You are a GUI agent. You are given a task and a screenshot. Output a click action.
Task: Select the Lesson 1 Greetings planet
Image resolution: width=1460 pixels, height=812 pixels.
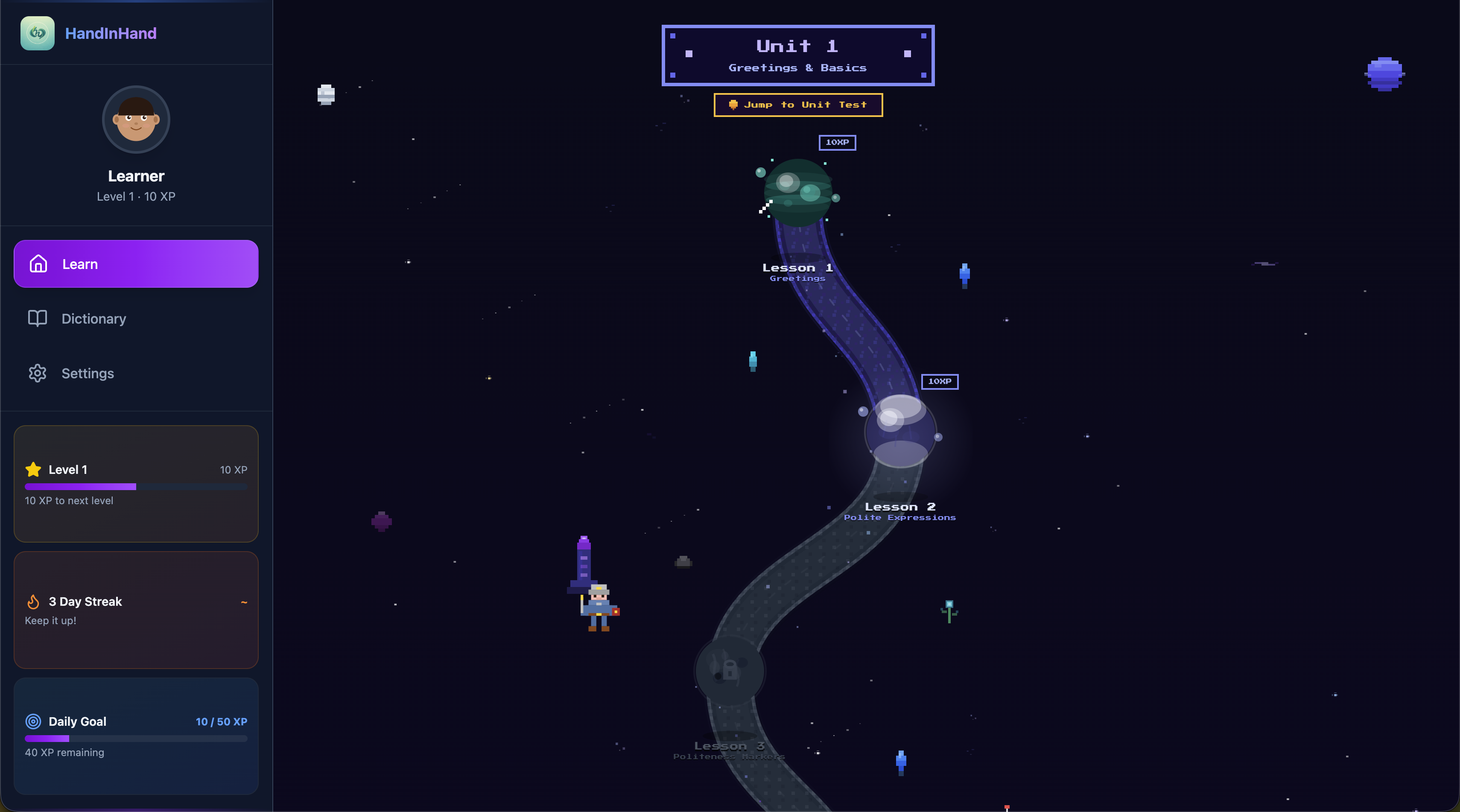(x=797, y=193)
